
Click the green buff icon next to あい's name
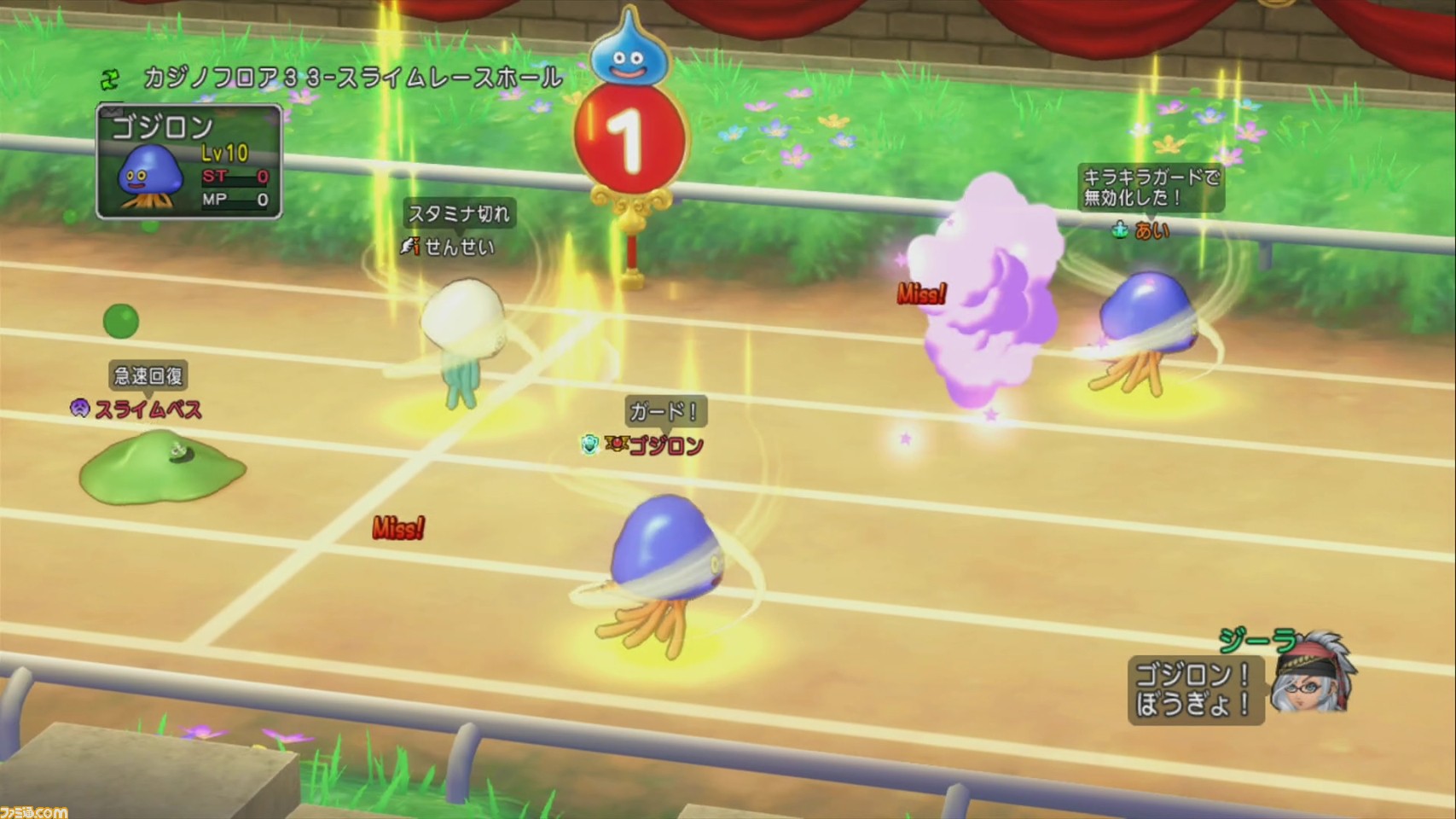tap(1117, 230)
